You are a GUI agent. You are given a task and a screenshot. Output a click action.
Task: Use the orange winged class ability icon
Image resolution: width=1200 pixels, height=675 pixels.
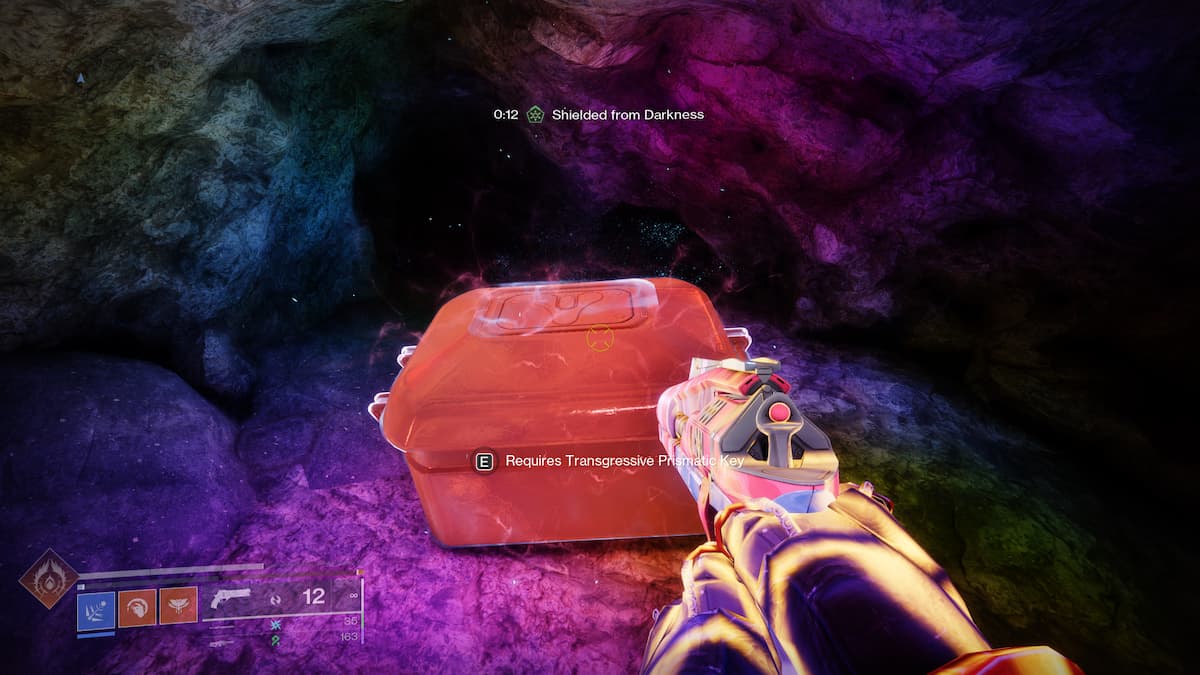pos(178,607)
